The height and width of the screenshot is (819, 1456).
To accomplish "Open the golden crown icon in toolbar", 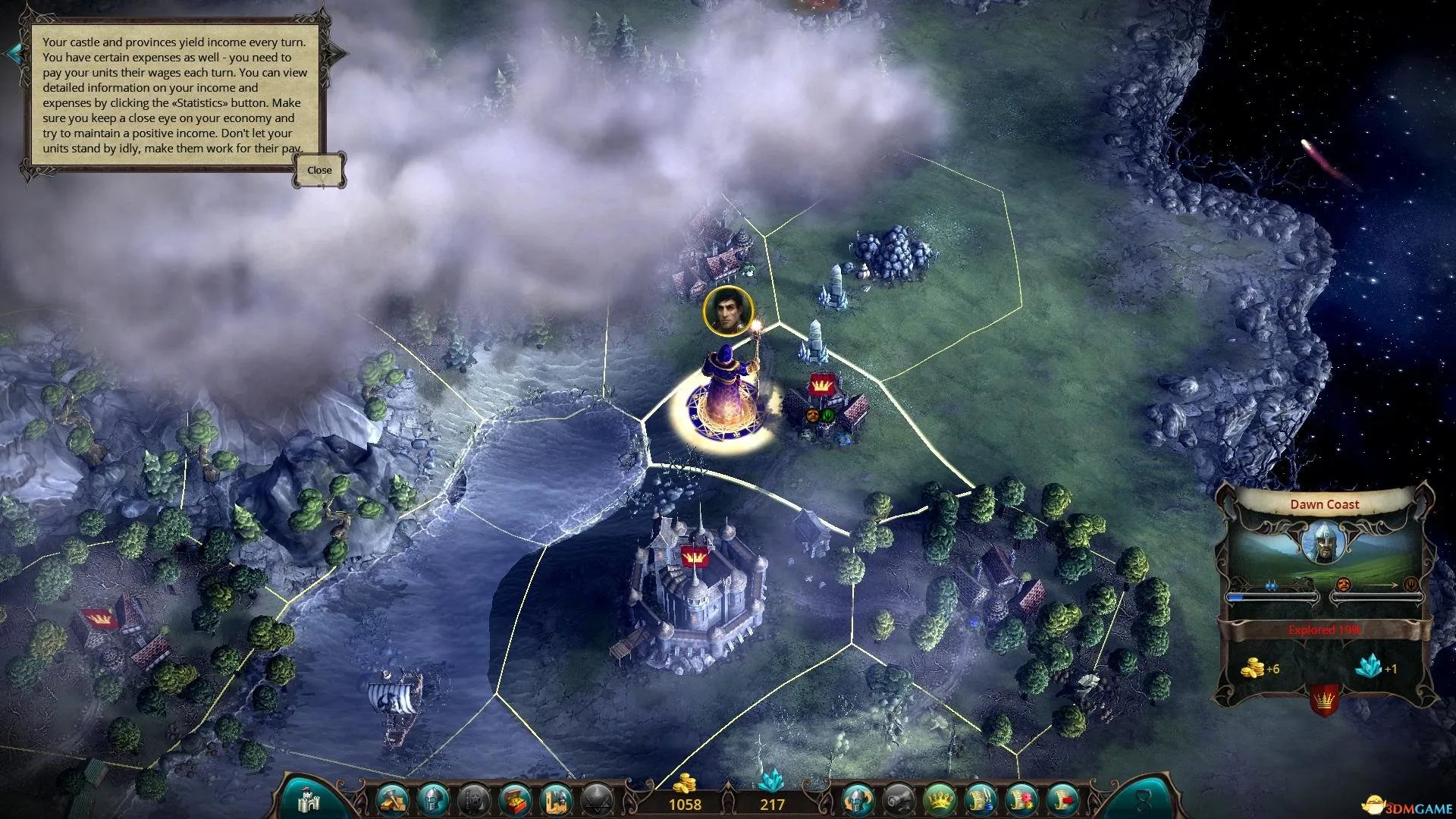I will click(x=939, y=799).
